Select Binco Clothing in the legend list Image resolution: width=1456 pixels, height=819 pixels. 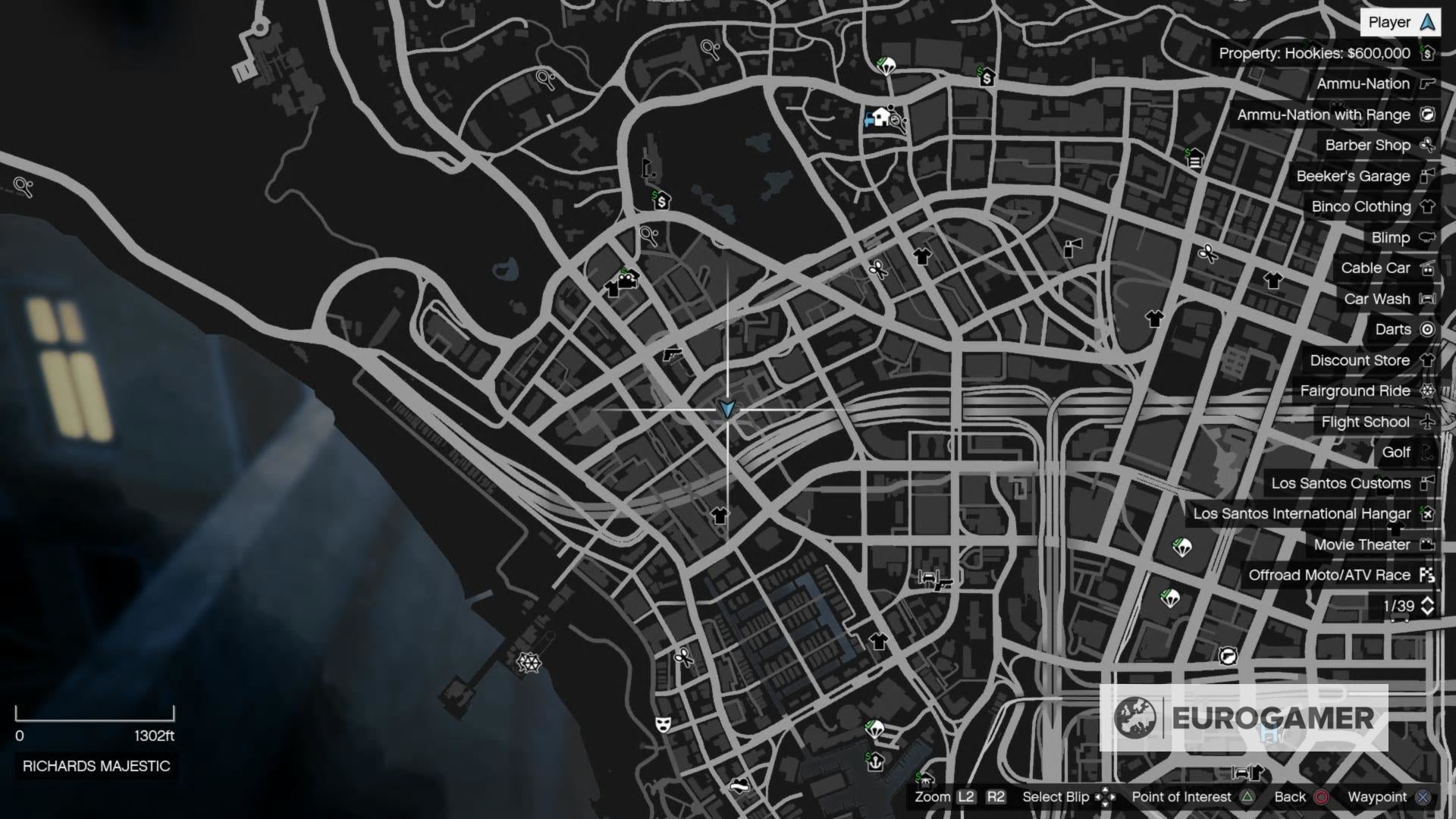pos(1362,206)
